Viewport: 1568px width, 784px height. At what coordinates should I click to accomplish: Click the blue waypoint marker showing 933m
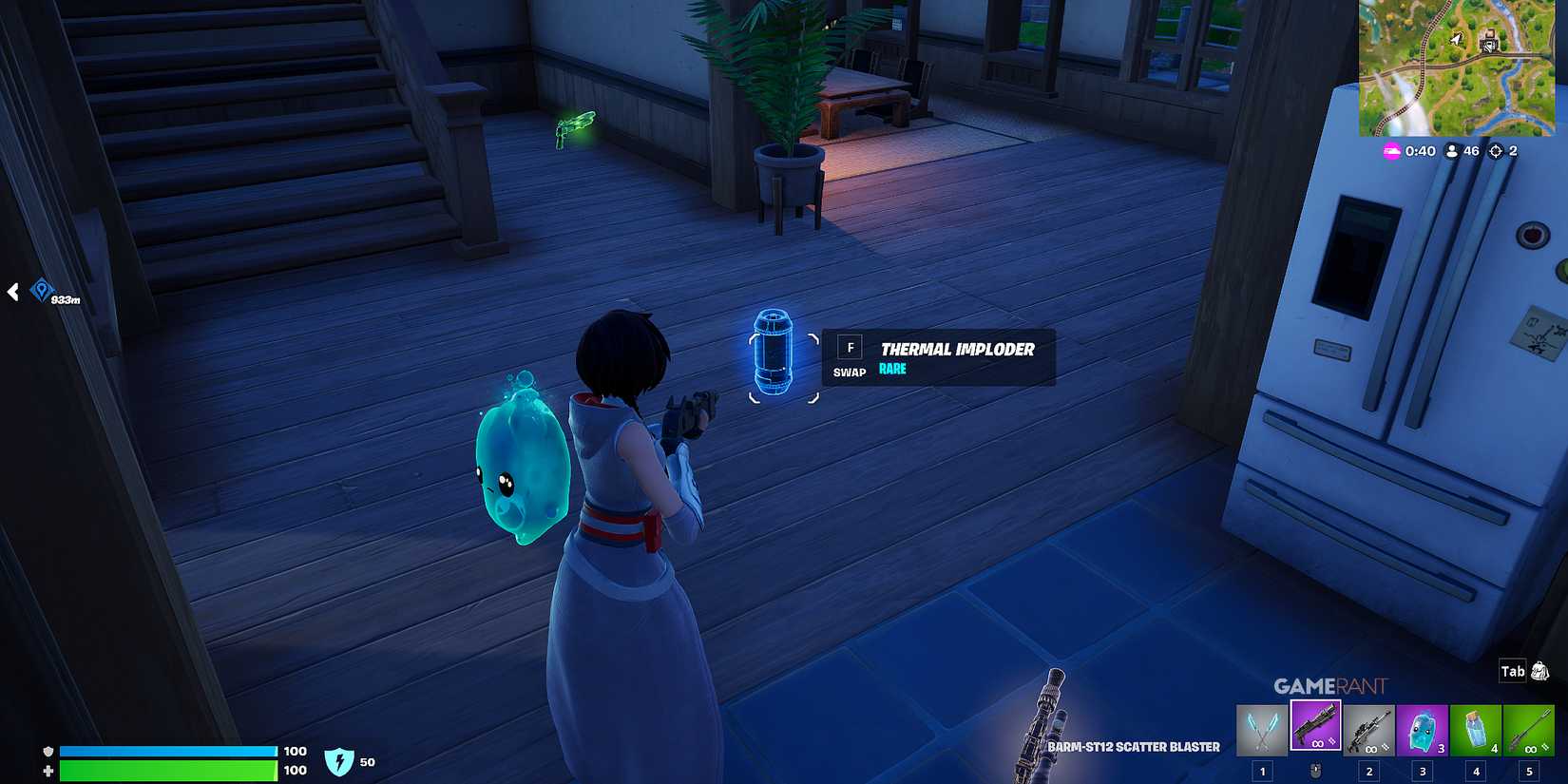click(40, 287)
